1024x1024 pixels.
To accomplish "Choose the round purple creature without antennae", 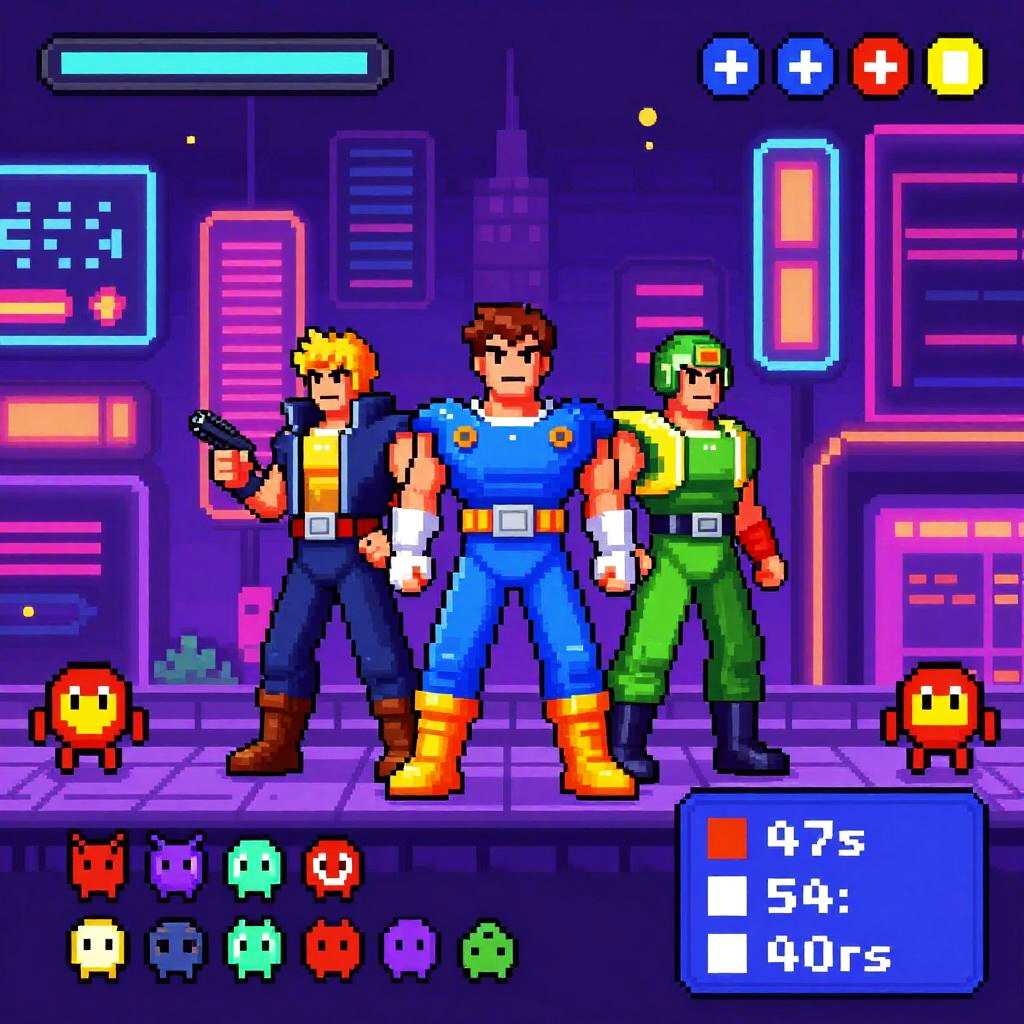I will point(410,947).
